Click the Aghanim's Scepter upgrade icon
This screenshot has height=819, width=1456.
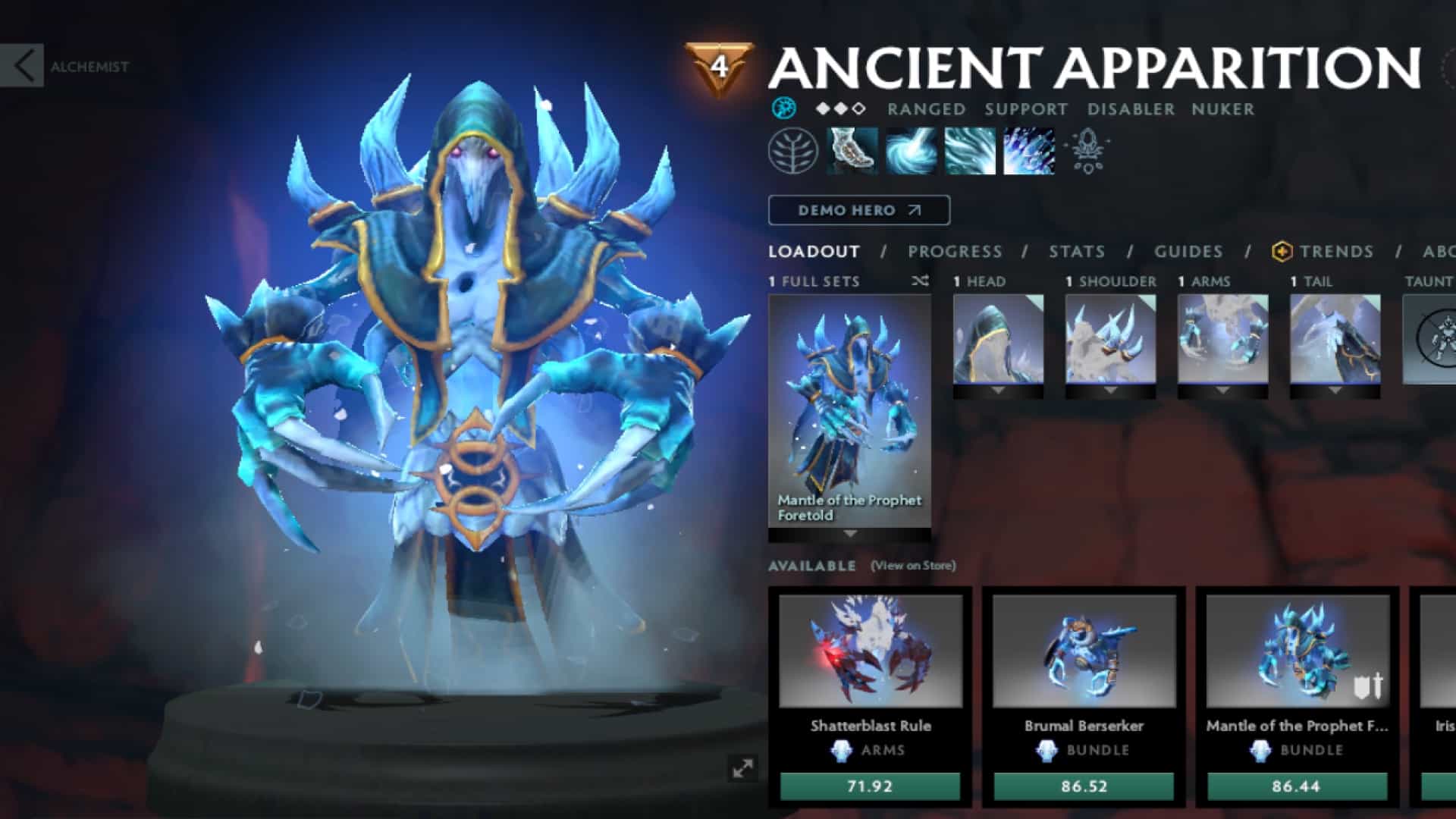1090,150
